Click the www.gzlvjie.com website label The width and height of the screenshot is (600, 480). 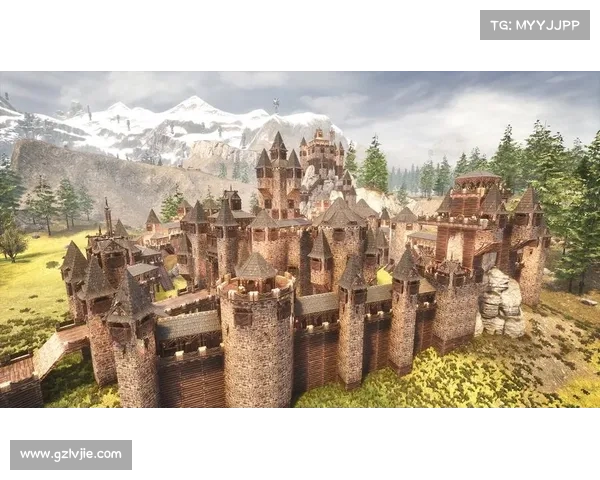[71, 455]
